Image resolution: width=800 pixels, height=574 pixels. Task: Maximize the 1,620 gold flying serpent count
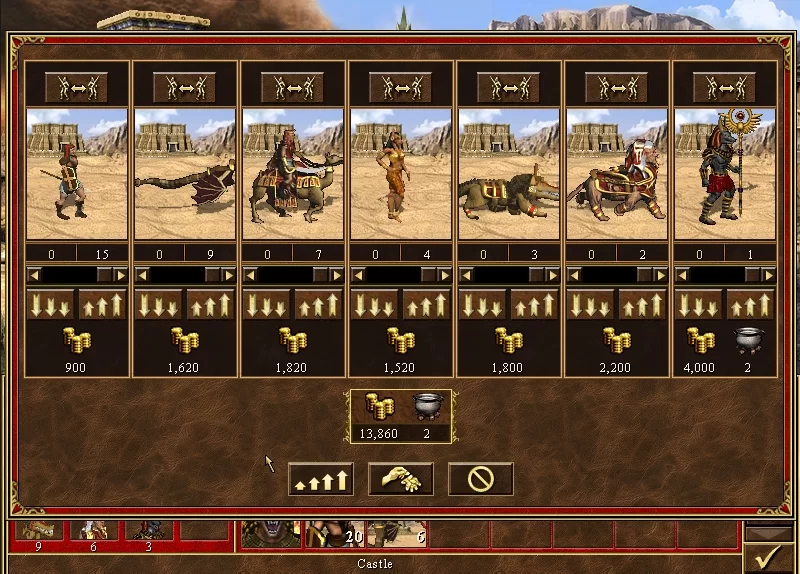point(211,304)
